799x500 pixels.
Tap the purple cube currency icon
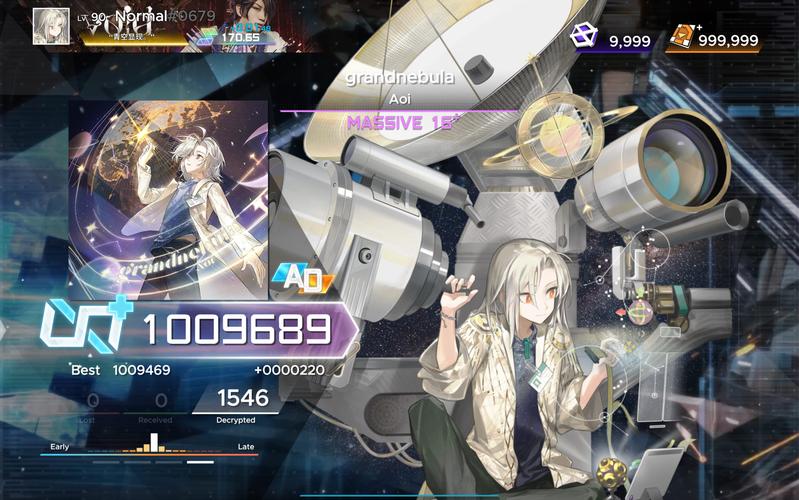pyautogui.click(x=583, y=37)
